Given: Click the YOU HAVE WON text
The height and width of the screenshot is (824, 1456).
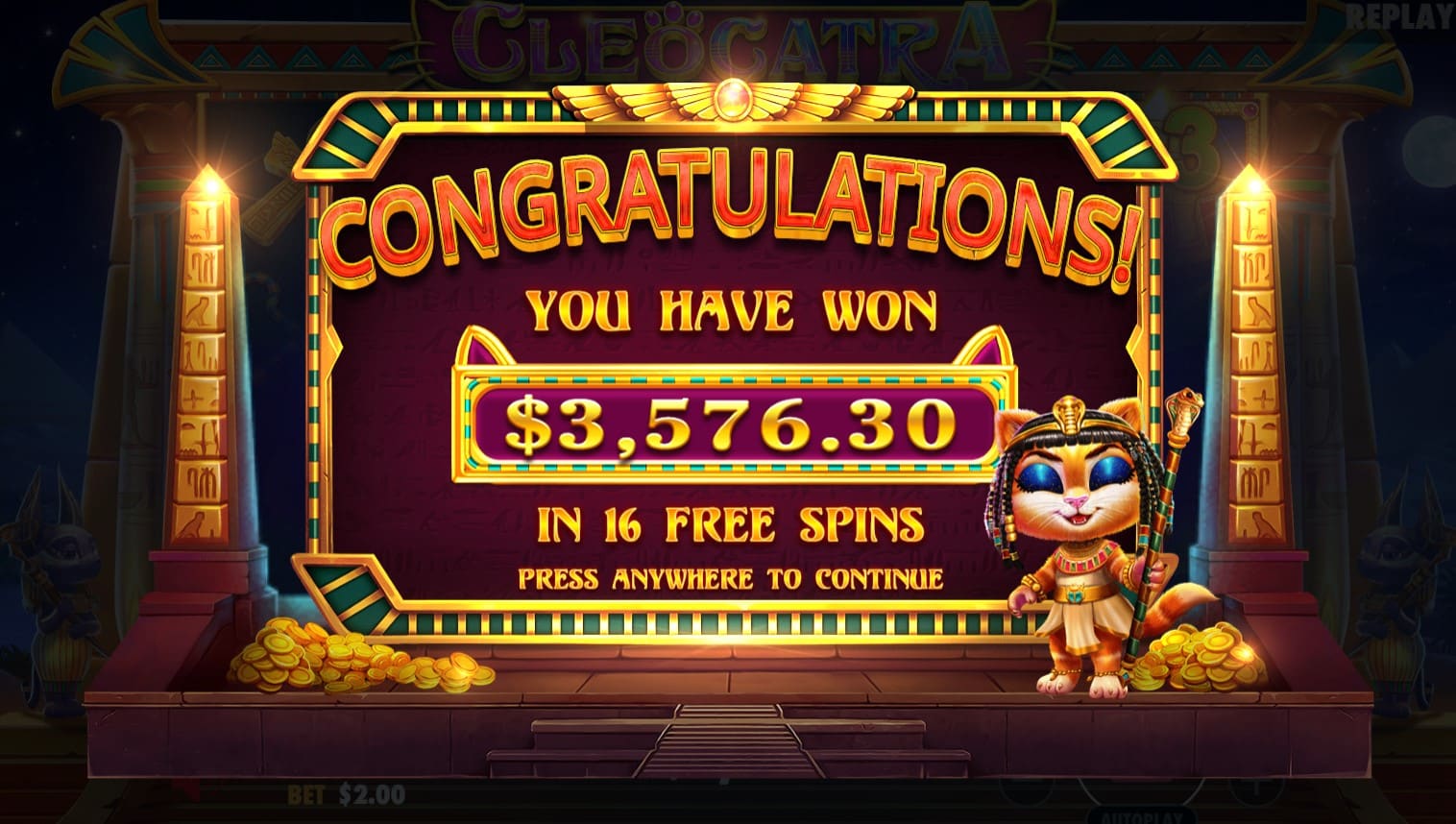Looking at the screenshot, I should (730, 309).
